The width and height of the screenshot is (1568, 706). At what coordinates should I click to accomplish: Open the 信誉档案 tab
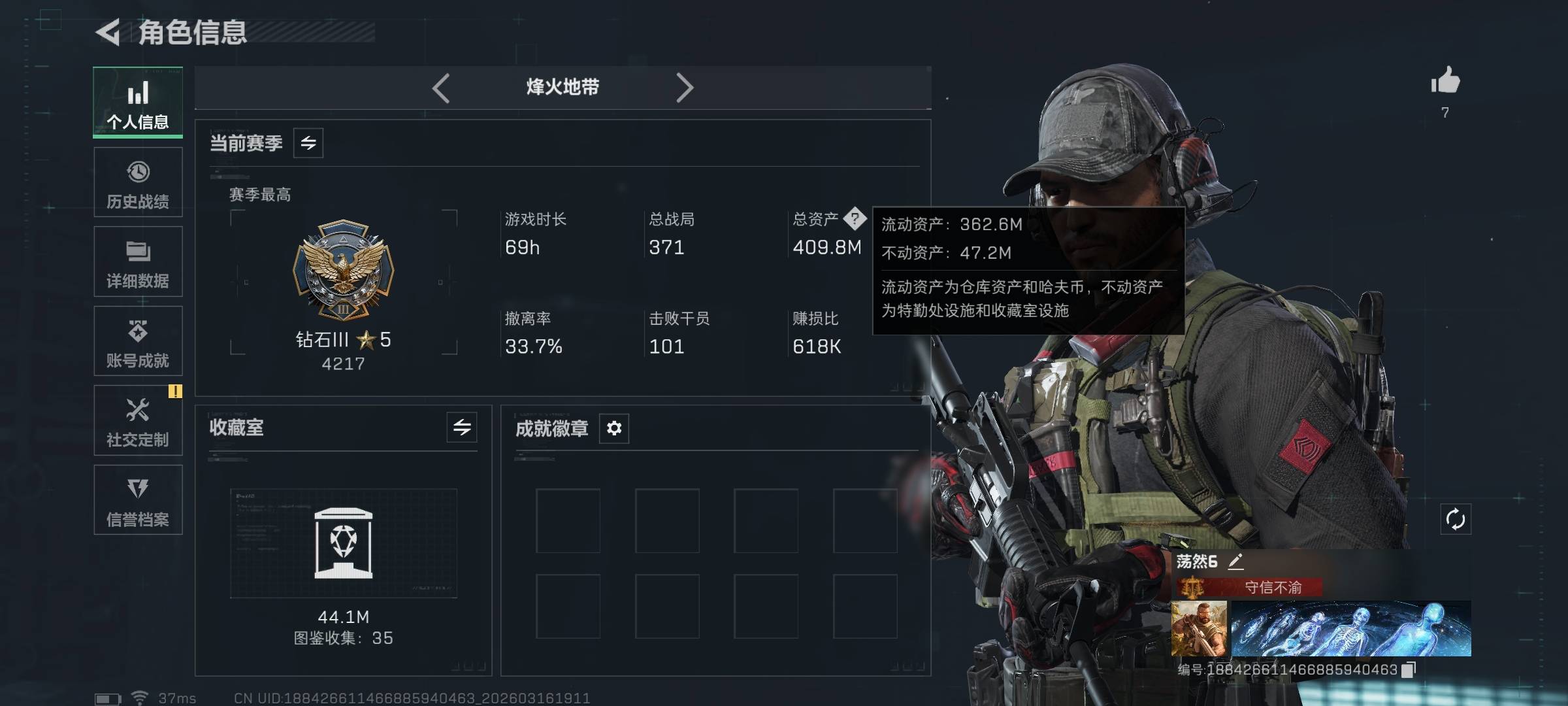(x=138, y=500)
